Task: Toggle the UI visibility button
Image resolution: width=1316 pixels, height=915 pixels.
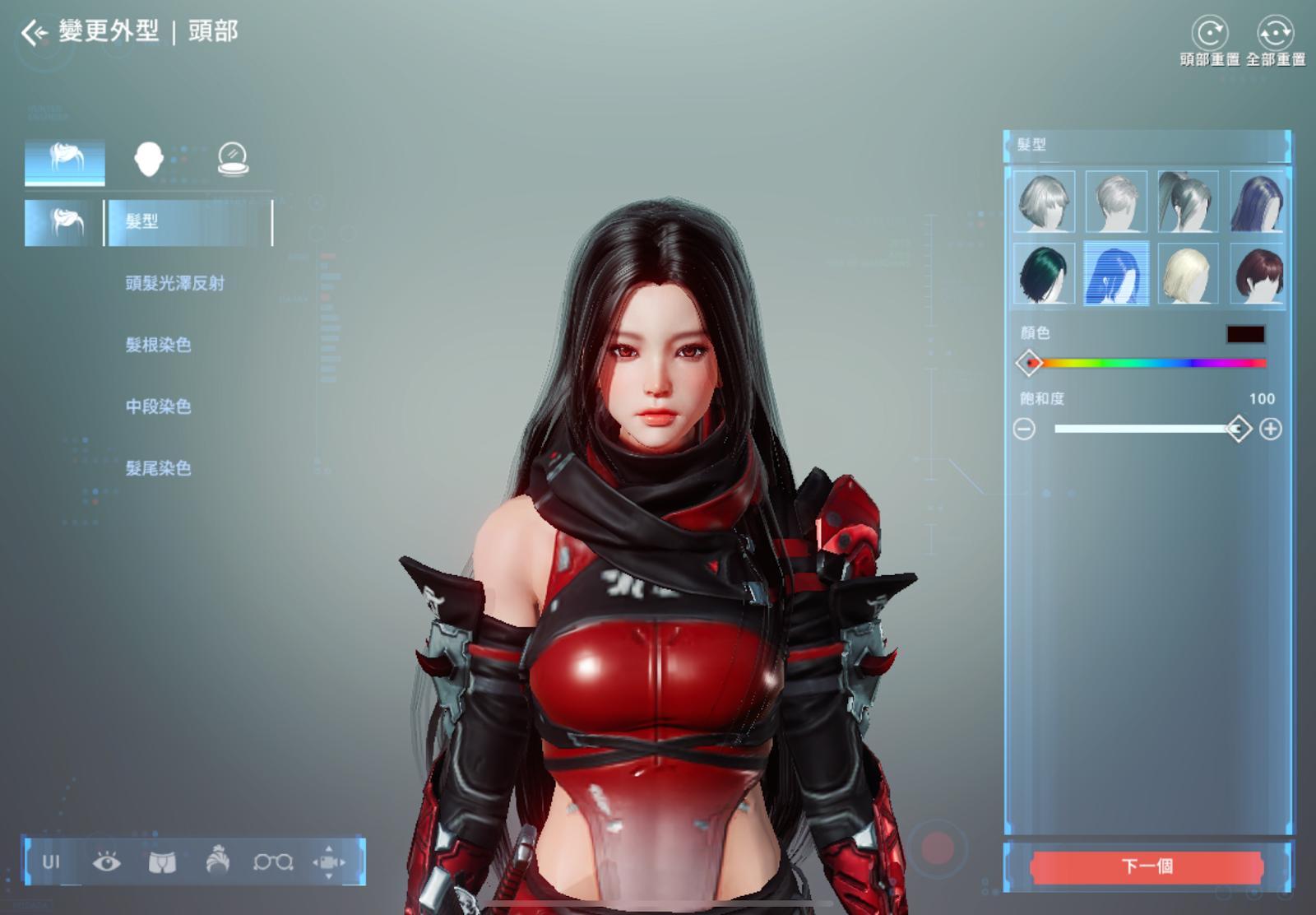Action: 51,862
